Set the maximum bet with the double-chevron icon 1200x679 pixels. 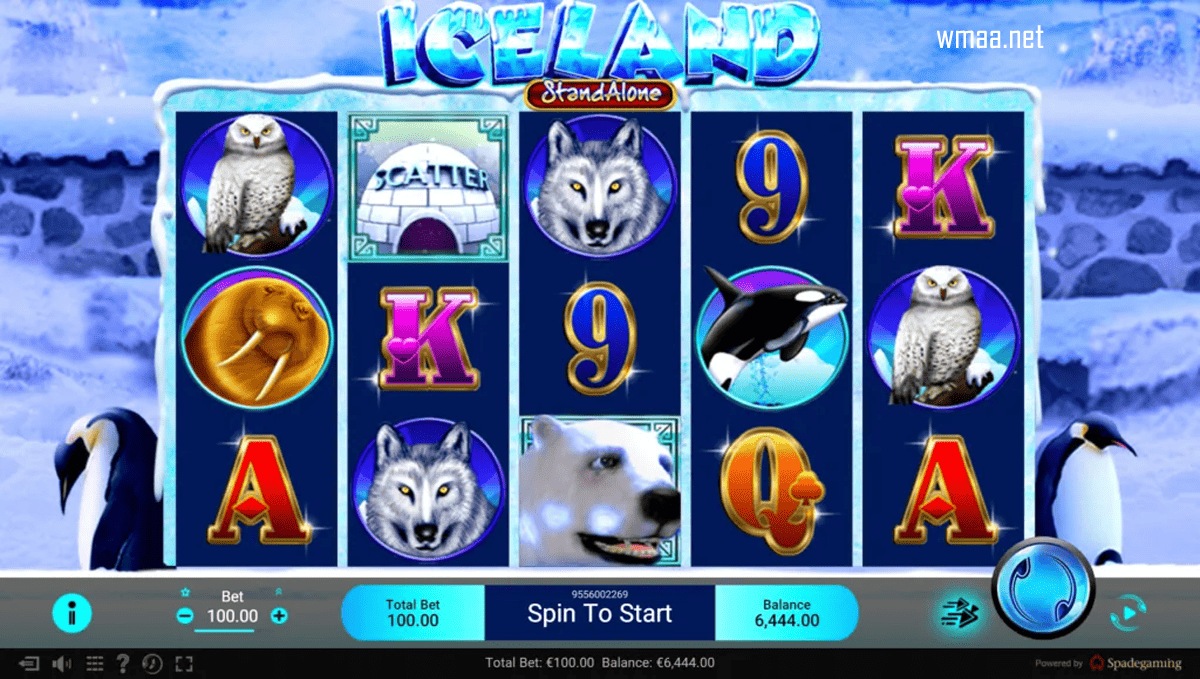[278, 593]
